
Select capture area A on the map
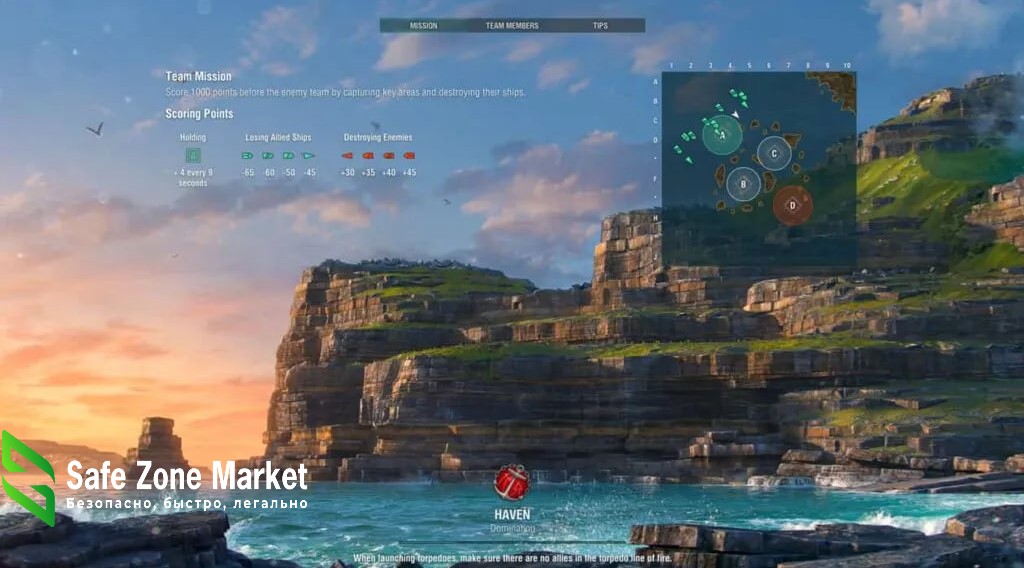click(x=722, y=135)
